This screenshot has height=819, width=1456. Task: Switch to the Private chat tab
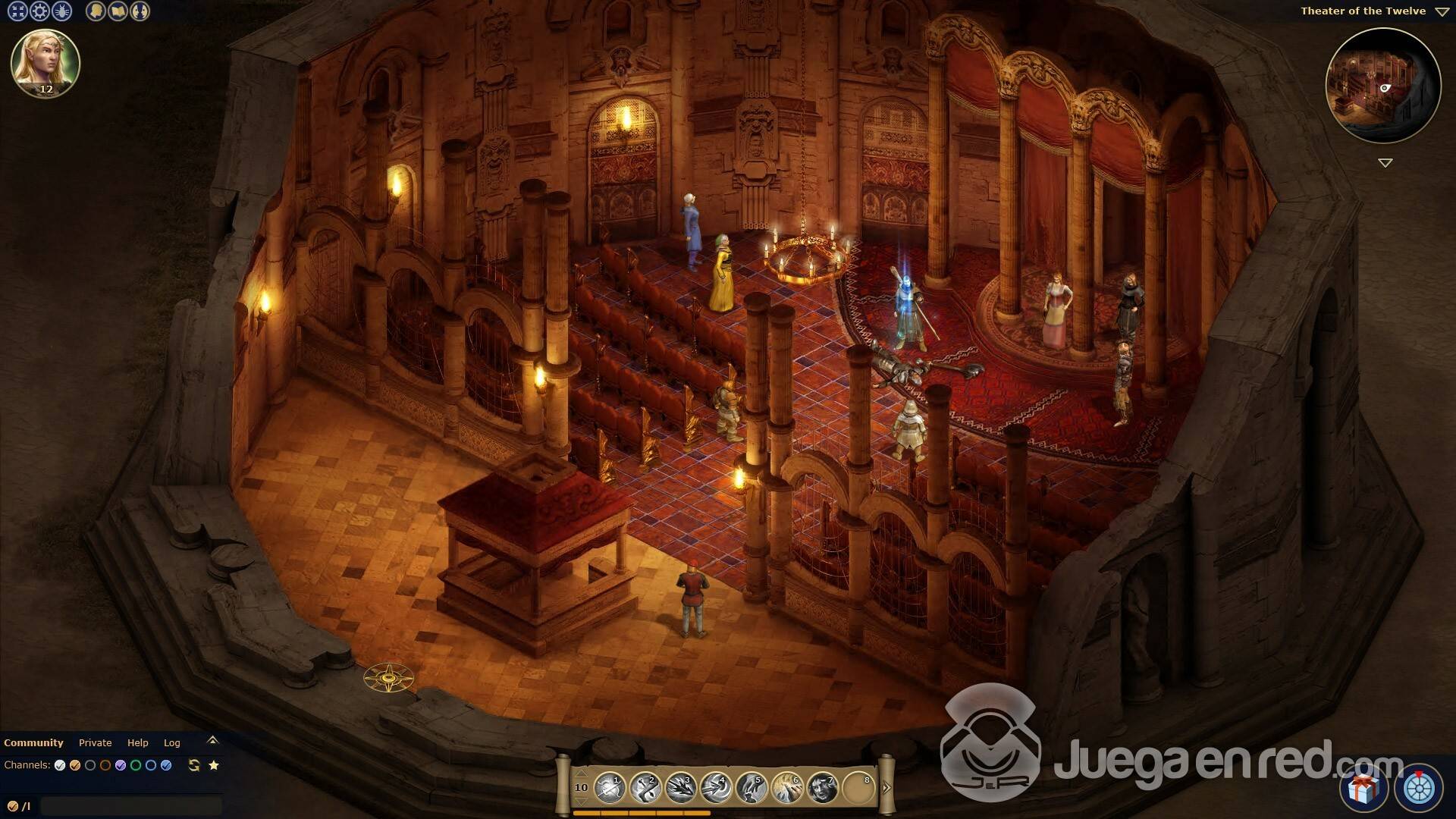point(95,743)
